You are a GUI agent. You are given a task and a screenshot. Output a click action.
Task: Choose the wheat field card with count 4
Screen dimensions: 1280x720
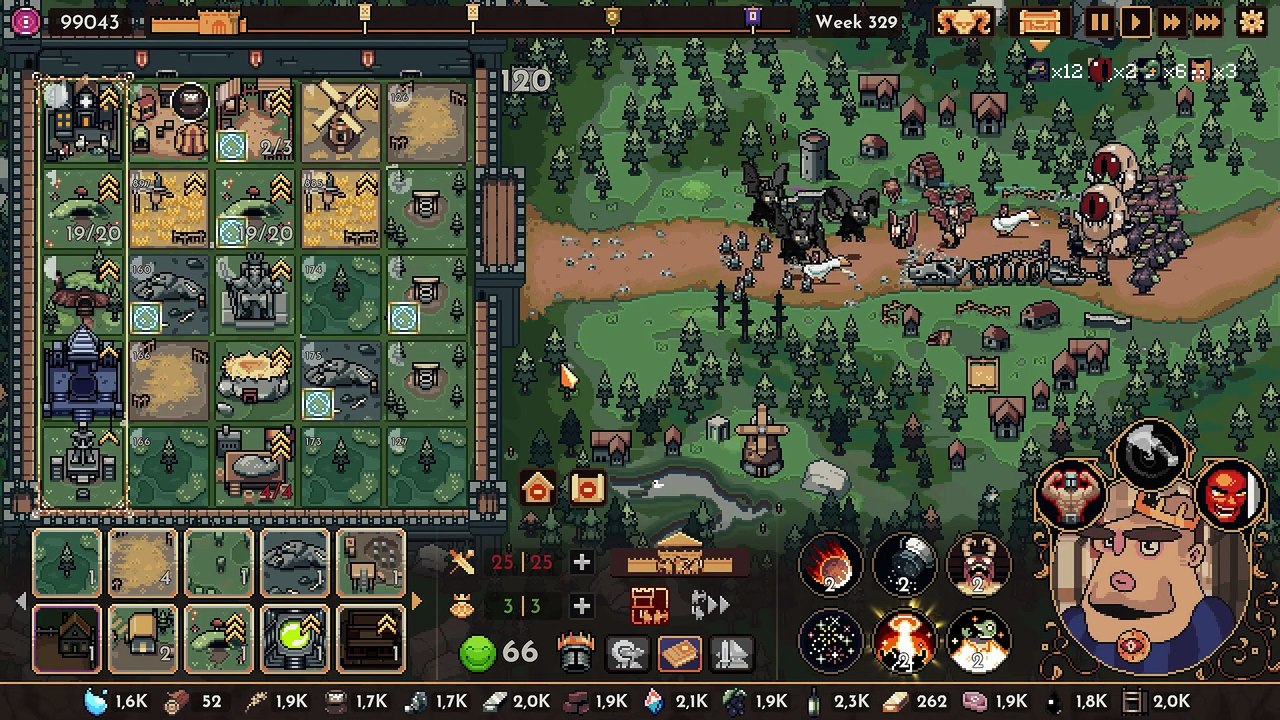click(x=142, y=564)
